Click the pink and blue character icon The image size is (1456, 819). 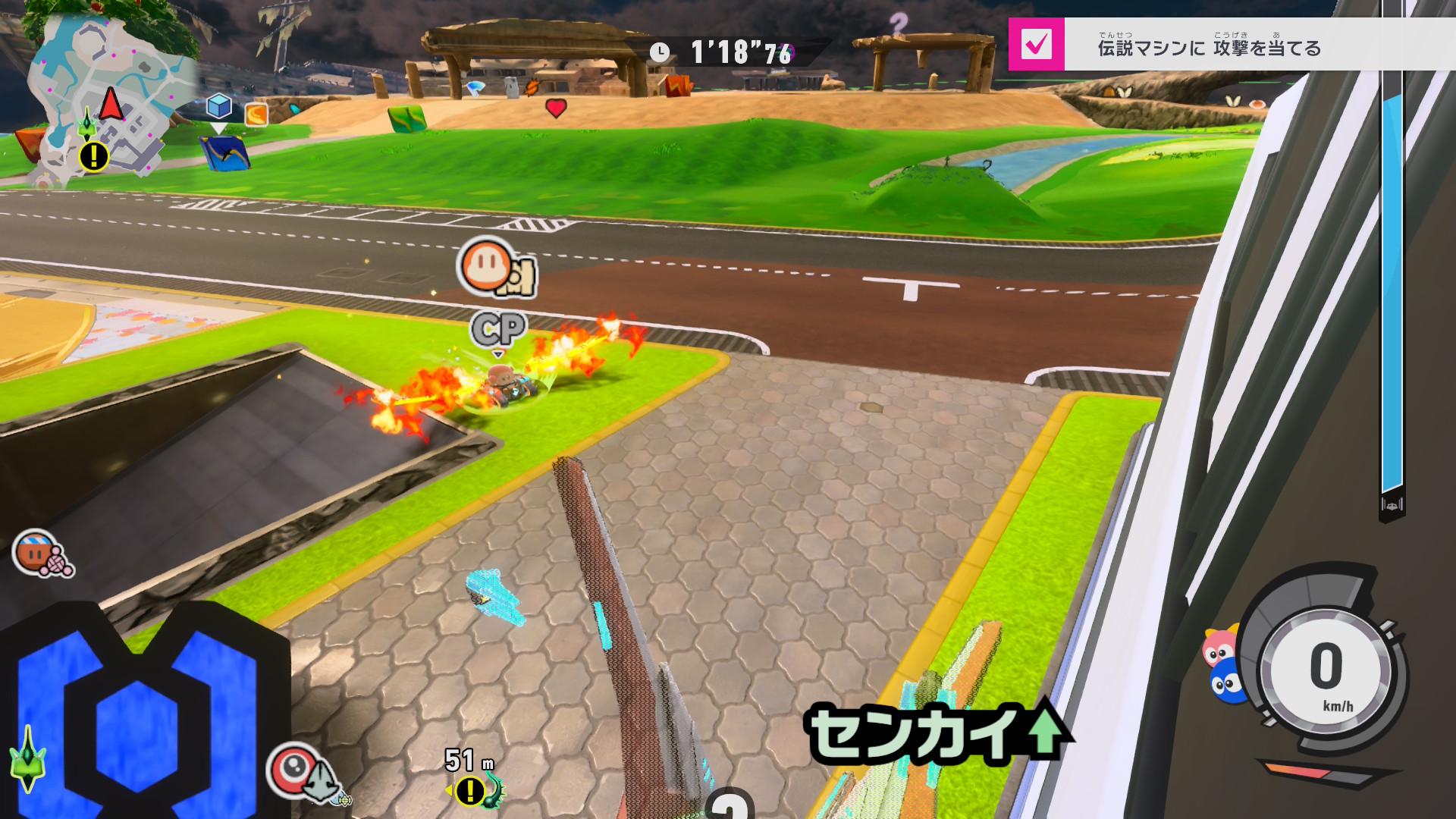point(1222,665)
